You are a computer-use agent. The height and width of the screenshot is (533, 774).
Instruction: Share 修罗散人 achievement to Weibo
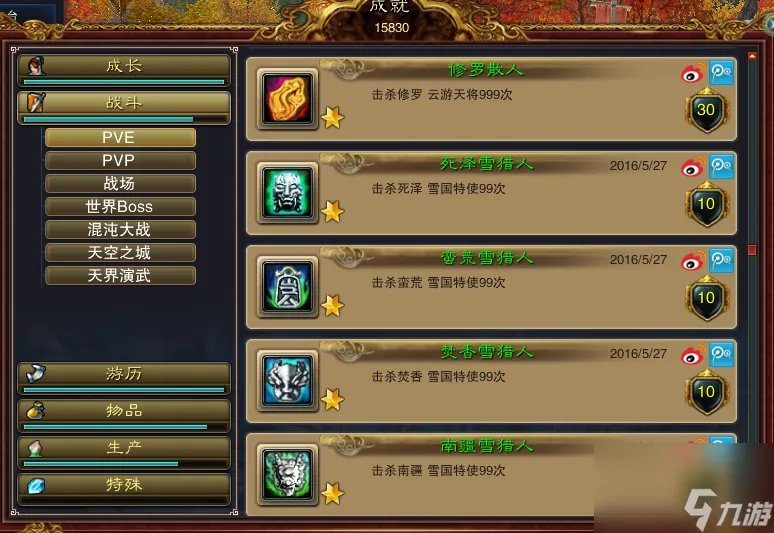click(693, 73)
